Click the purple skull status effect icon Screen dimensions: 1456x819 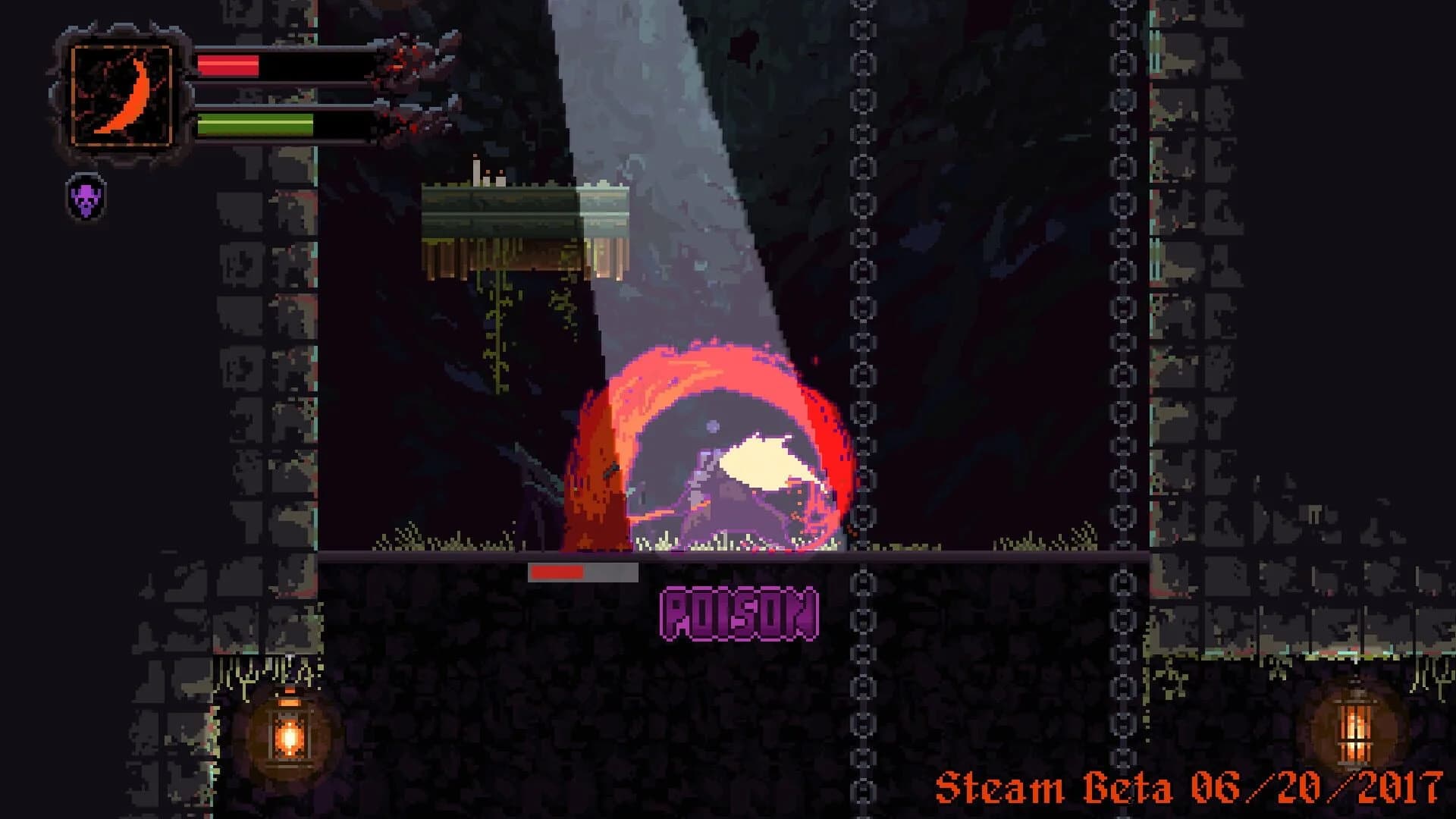[85, 199]
